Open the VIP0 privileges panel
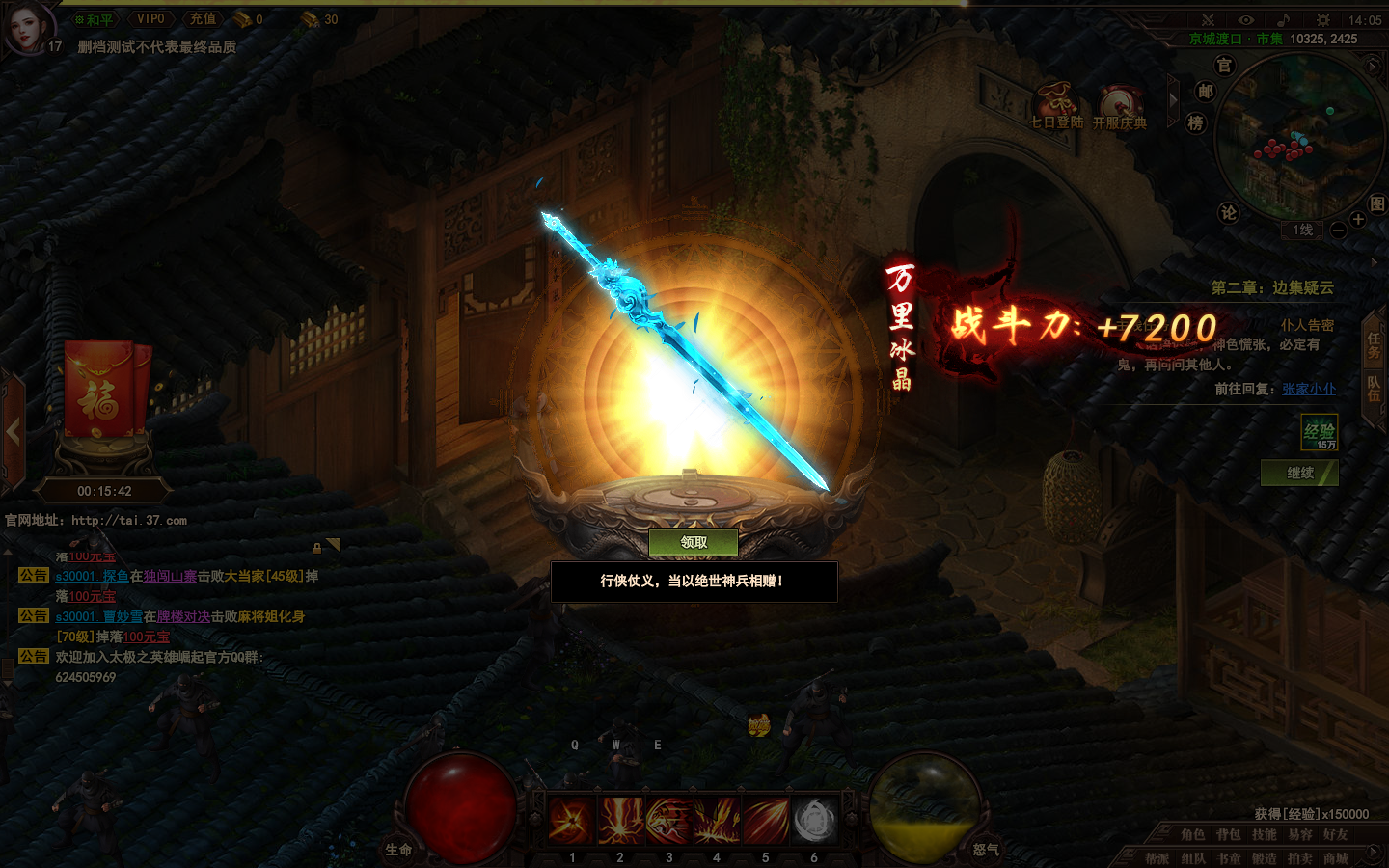This screenshot has height=868, width=1389. click(x=150, y=19)
